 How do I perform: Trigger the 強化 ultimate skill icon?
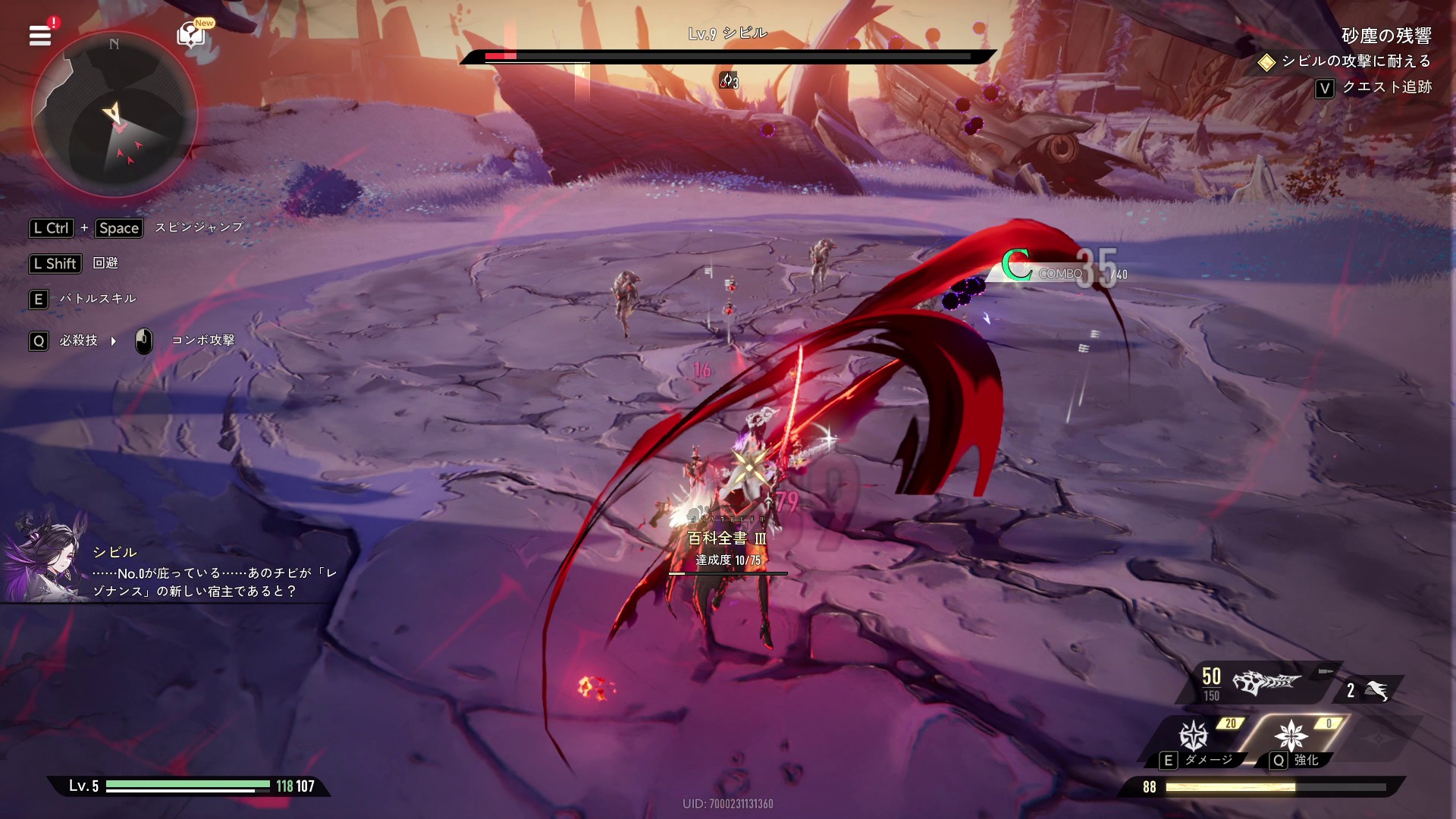(x=1291, y=736)
